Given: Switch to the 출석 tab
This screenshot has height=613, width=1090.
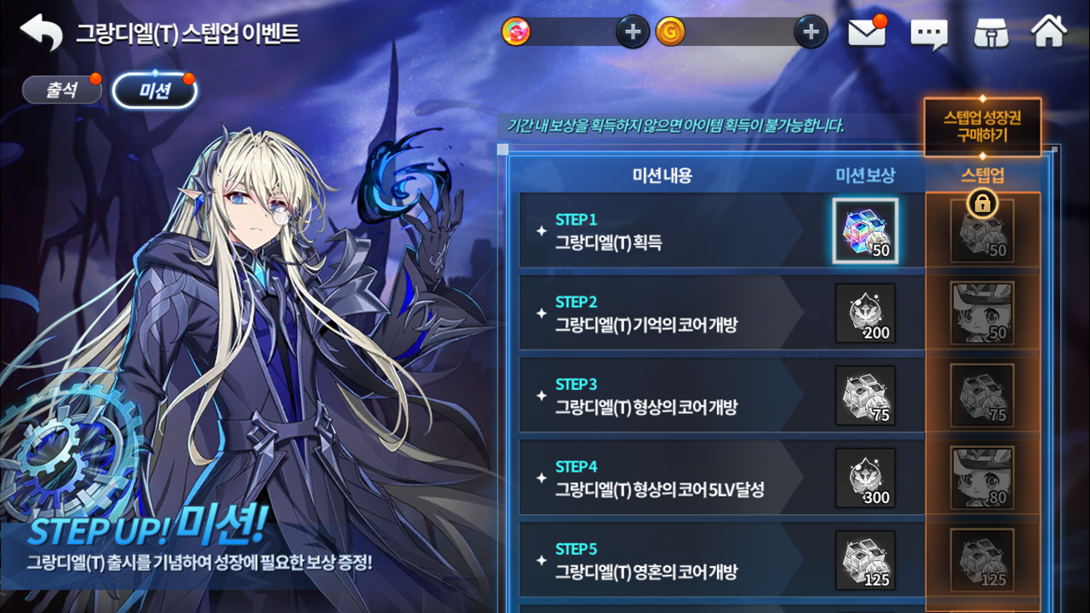Looking at the screenshot, I should click(x=62, y=90).
